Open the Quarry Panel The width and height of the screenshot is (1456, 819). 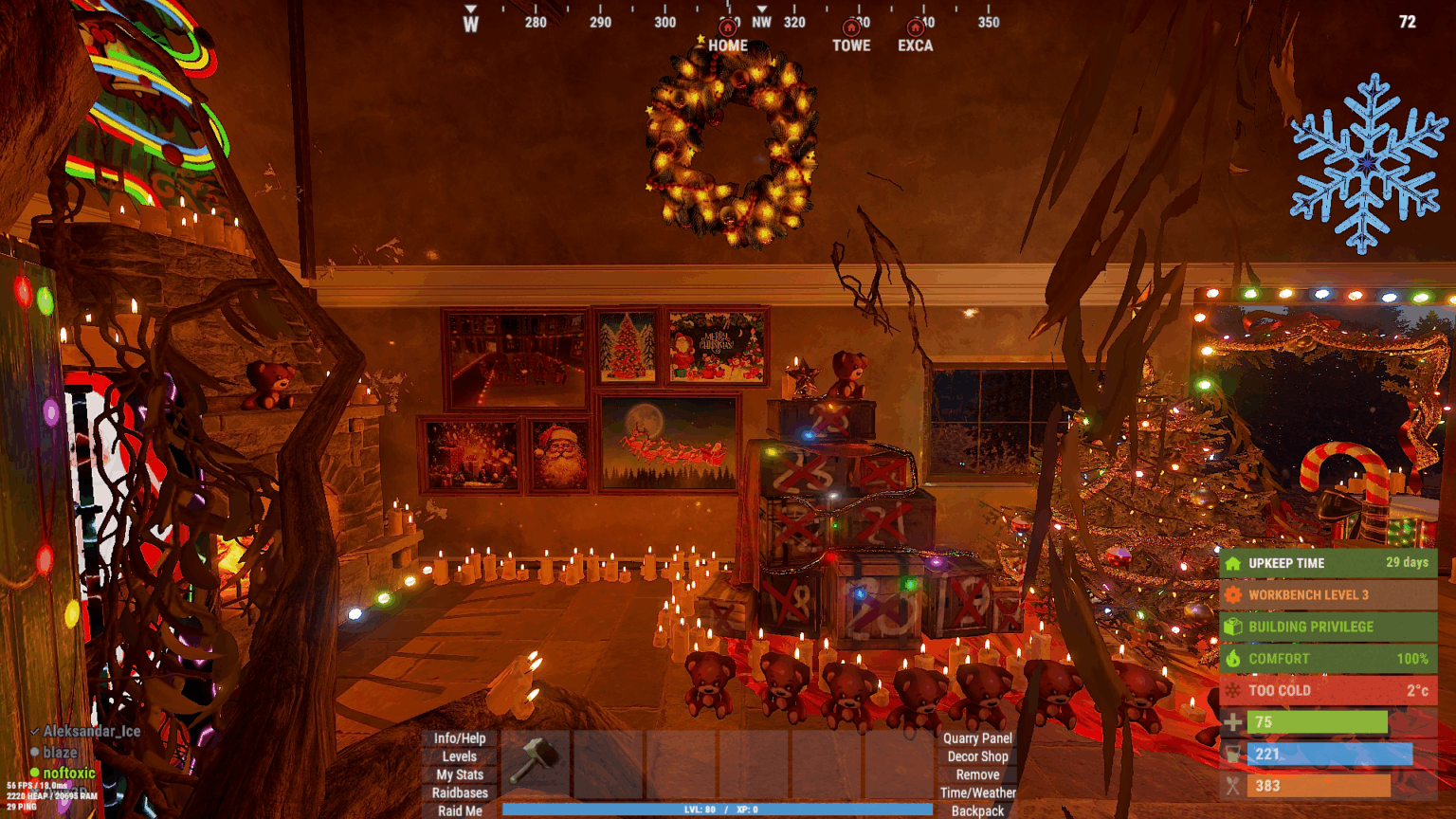(977, 738)
